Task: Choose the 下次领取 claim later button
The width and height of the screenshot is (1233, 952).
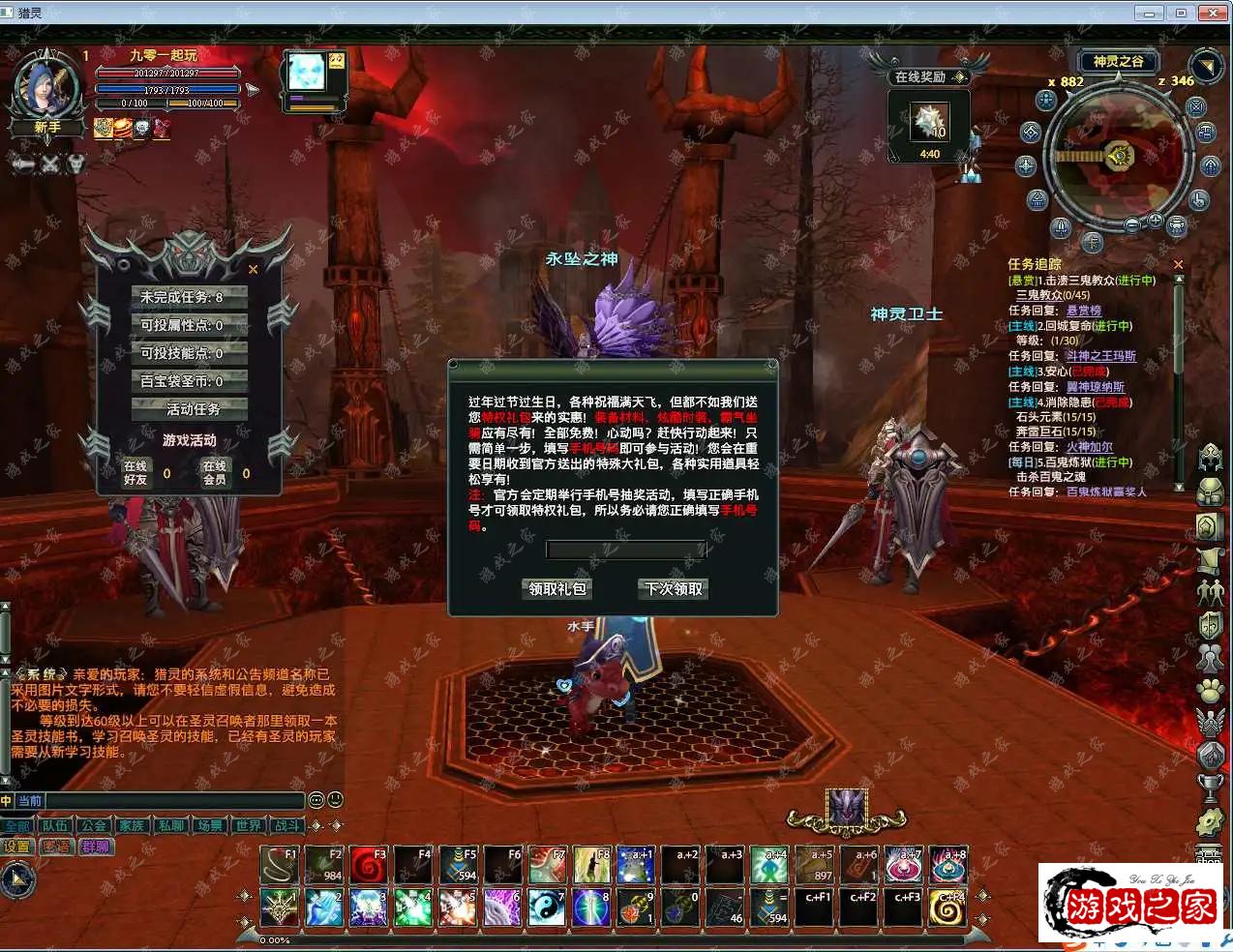Action: coord(674,588)
